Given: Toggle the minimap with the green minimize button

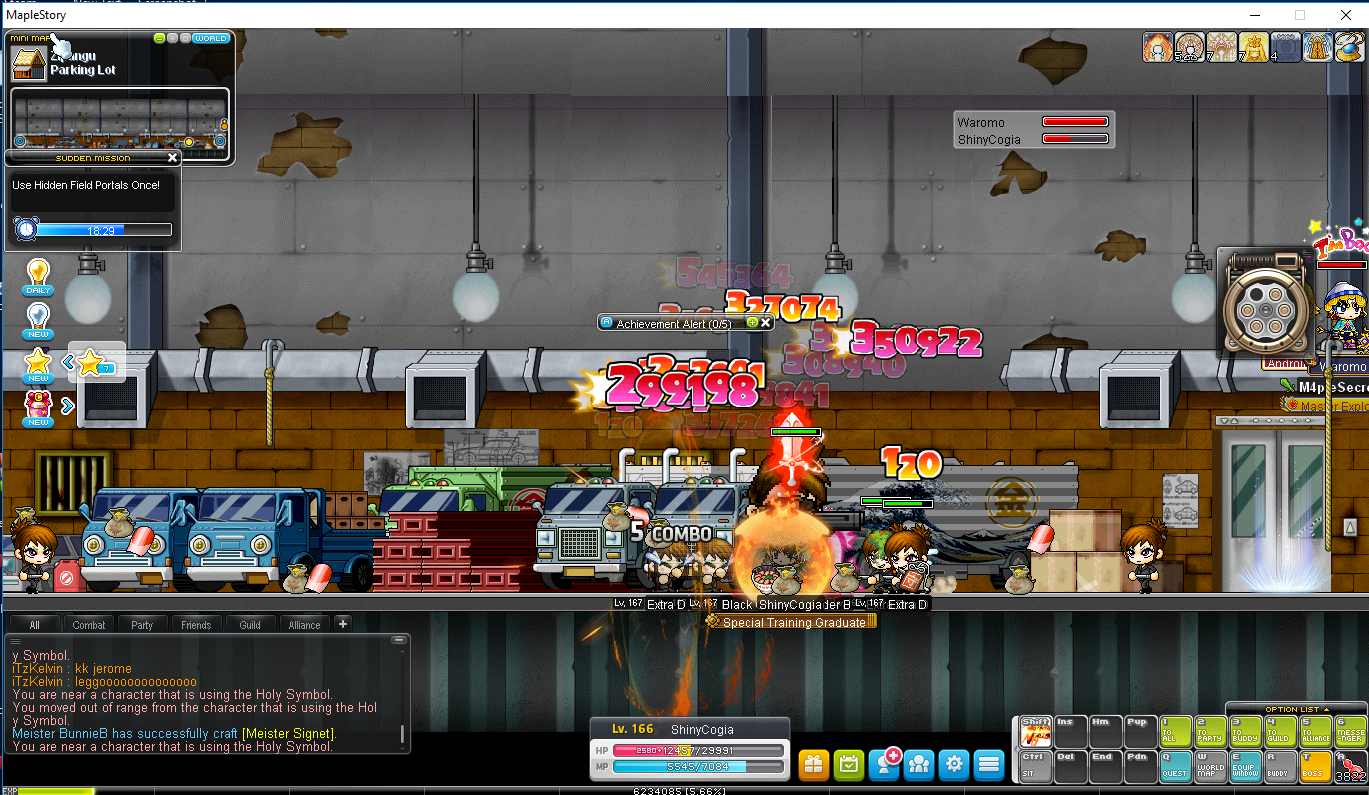Looking at the screenshot, I should tap(159, 39).
